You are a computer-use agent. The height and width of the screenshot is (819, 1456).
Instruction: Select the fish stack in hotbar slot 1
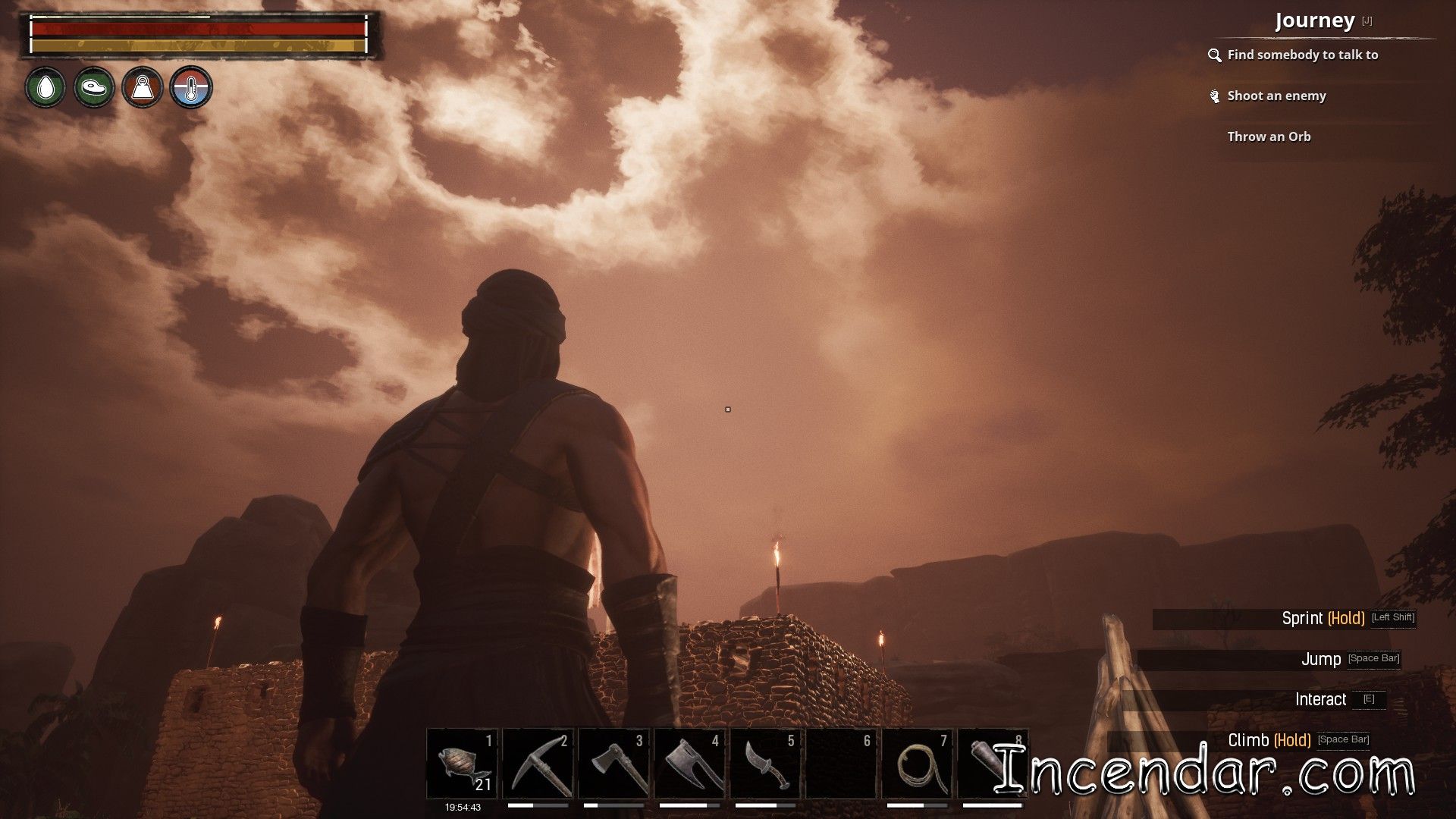pyautogui.click(x=463, y=763)
